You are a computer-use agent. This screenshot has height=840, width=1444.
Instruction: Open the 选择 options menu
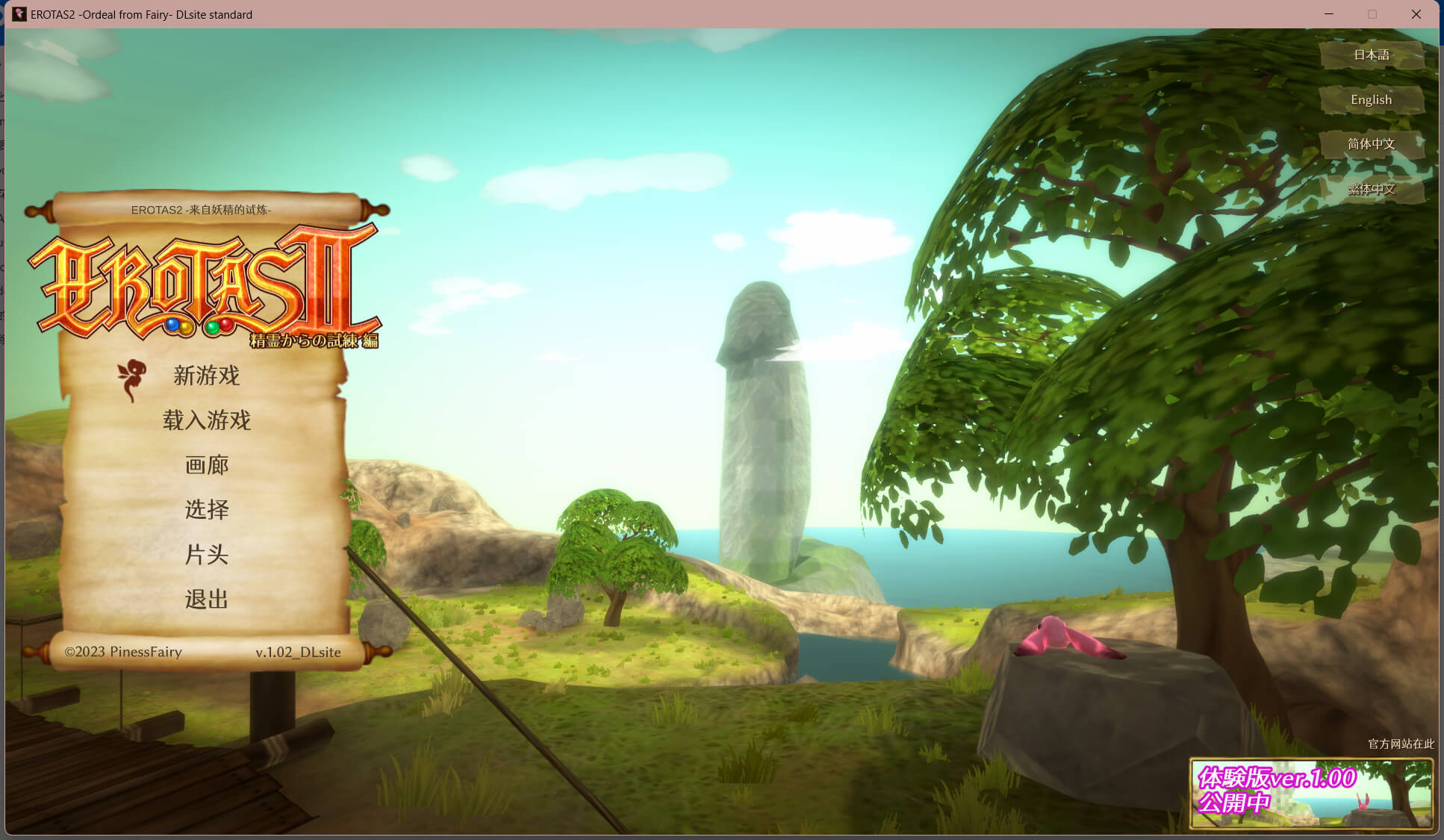click(206, 510)
